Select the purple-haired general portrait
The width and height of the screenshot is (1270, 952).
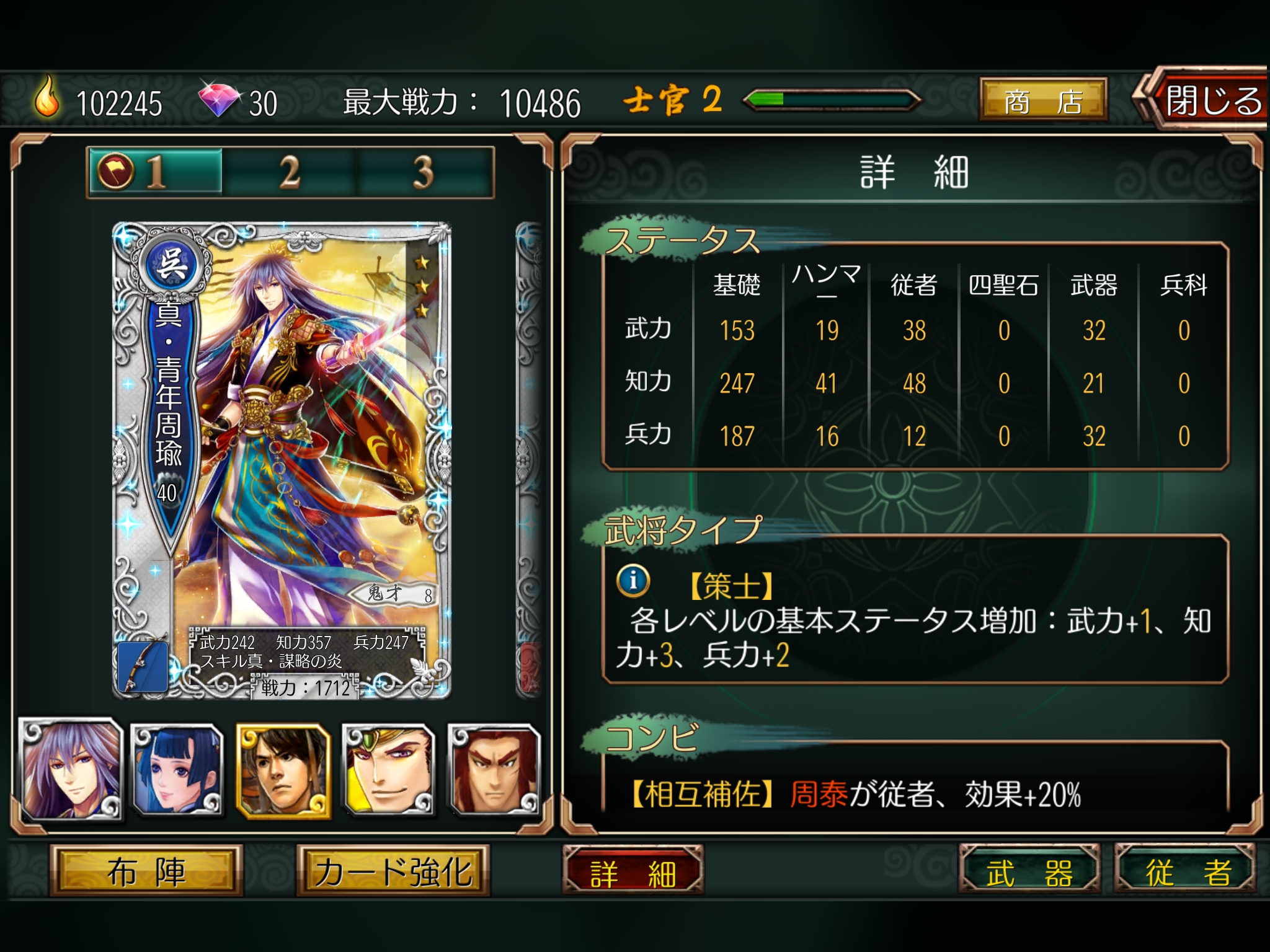click(72, 769)
